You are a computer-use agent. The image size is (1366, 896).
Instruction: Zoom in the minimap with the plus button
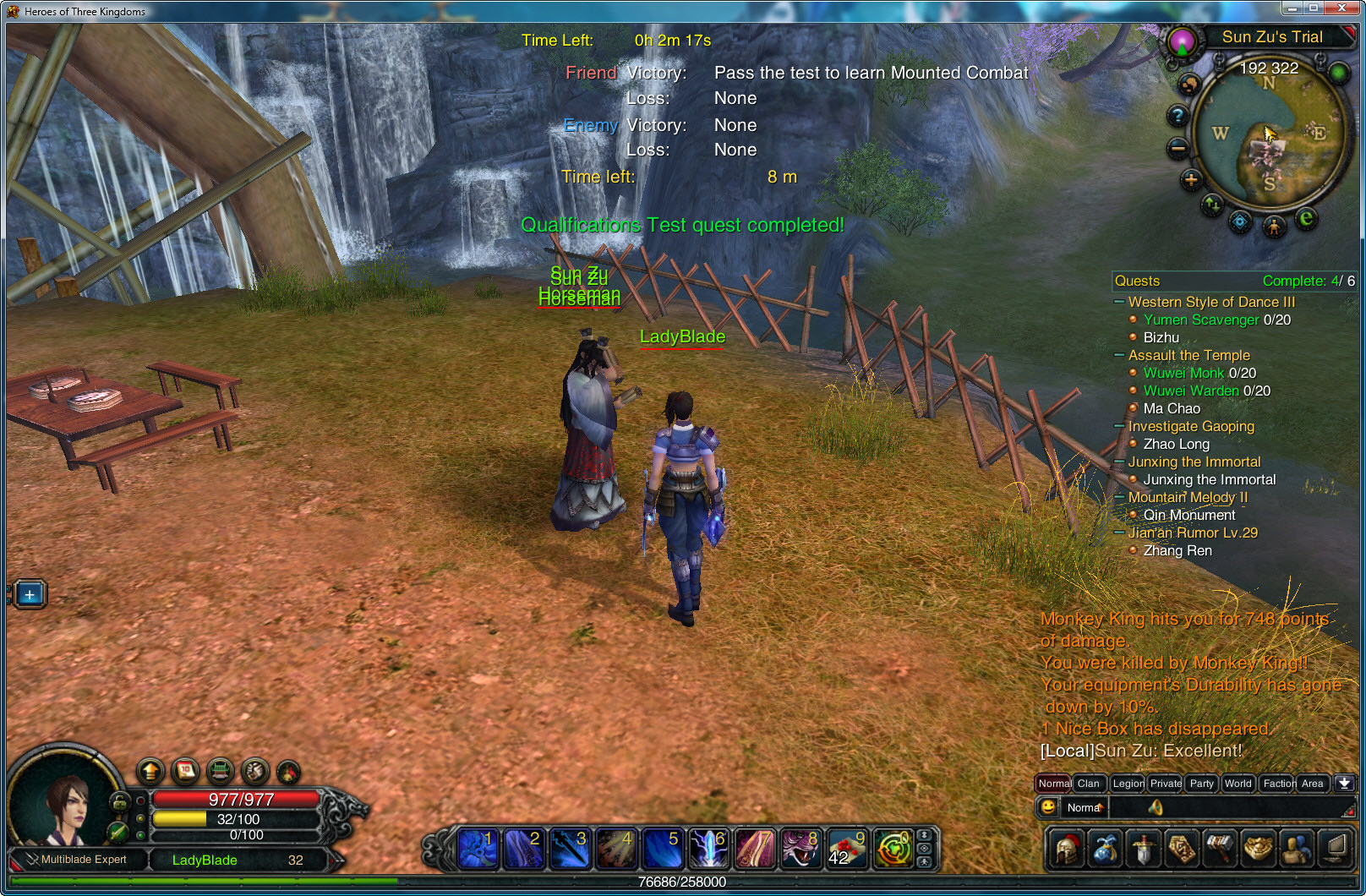click(1191, 179)
